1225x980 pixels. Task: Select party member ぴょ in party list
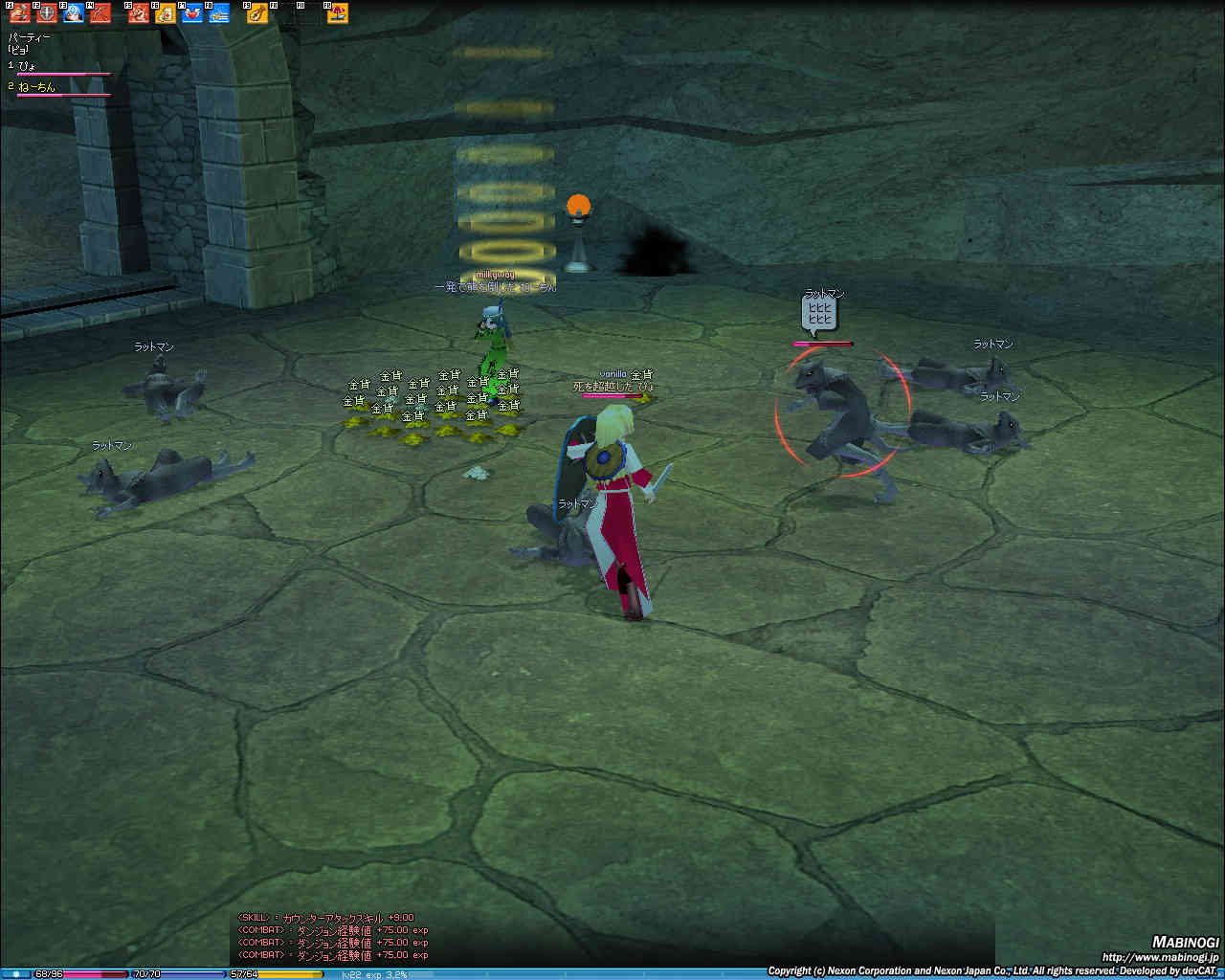(29, 65)
